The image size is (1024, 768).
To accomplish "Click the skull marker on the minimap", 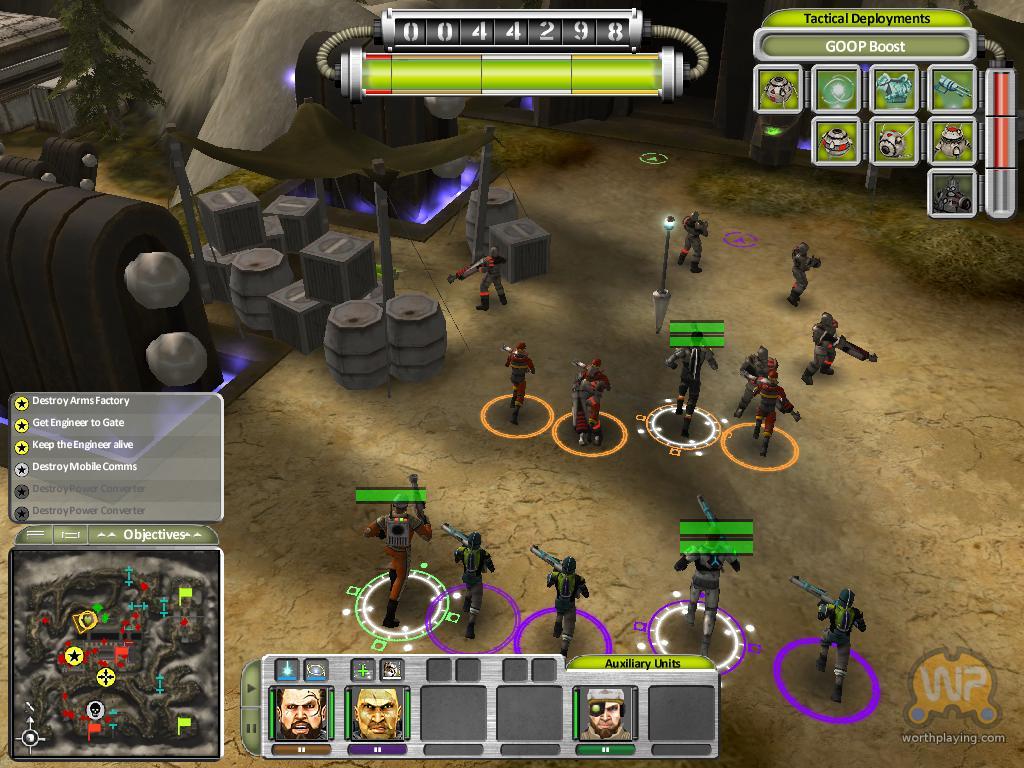I will (95, 711).
